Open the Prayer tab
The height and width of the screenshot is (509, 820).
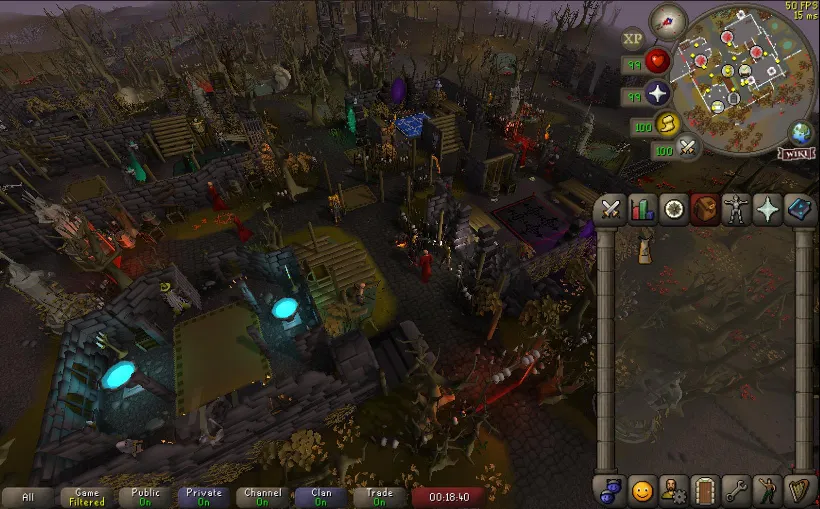click(x=767, y=210)
